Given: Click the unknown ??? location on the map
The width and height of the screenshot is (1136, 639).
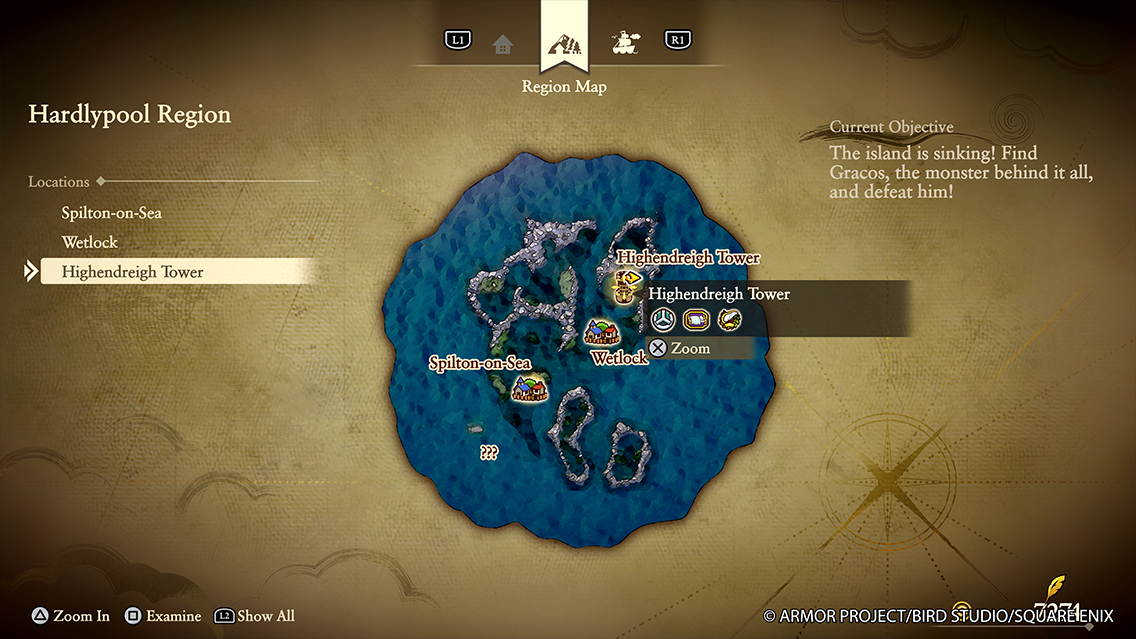Looking at the screenshot, I should [489, 452].
